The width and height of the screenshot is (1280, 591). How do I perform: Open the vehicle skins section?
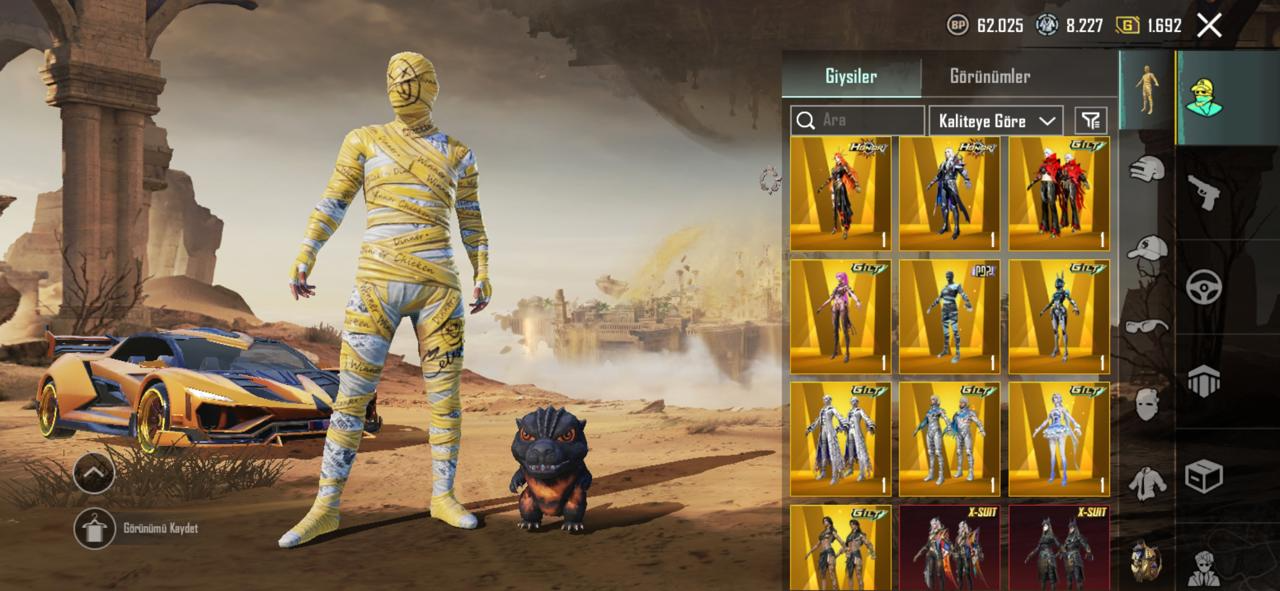coord(1204,287)
